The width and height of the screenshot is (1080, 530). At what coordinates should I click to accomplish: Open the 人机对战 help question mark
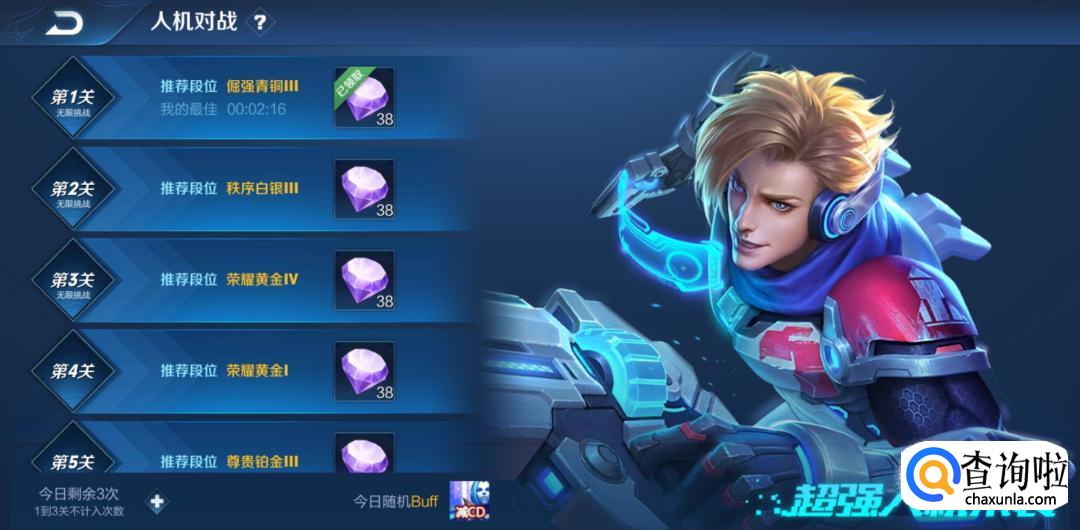pos(260,21)
